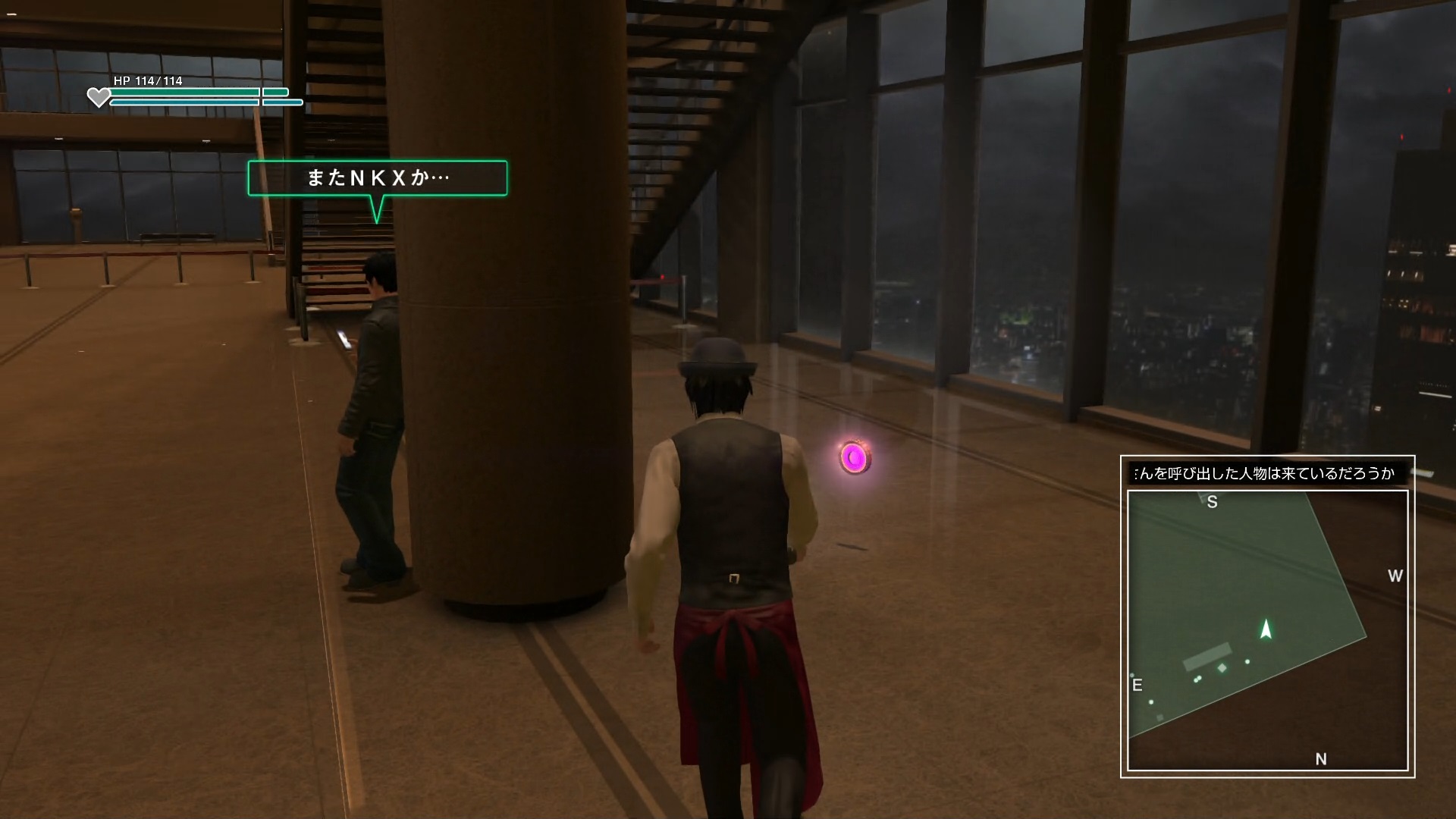This screenshot has width=1456, height=819.
Task: Select the objective text above the minimap
Action: point(1264,474)
